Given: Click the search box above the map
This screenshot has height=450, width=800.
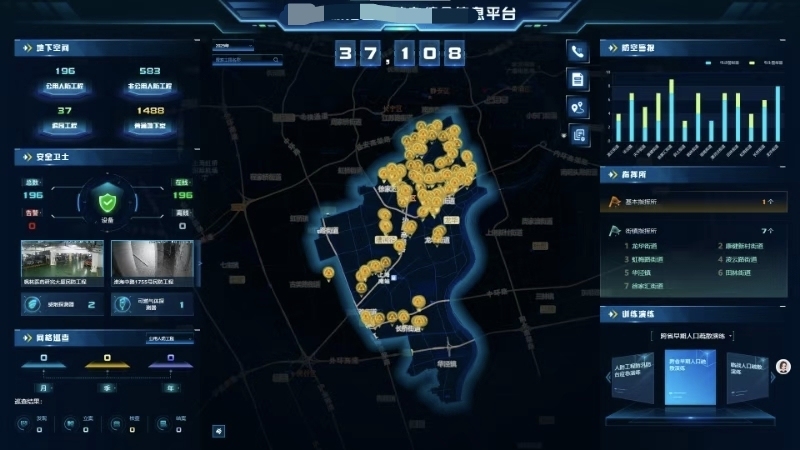Looking at the screenshot, I should (x=248, y=60).
